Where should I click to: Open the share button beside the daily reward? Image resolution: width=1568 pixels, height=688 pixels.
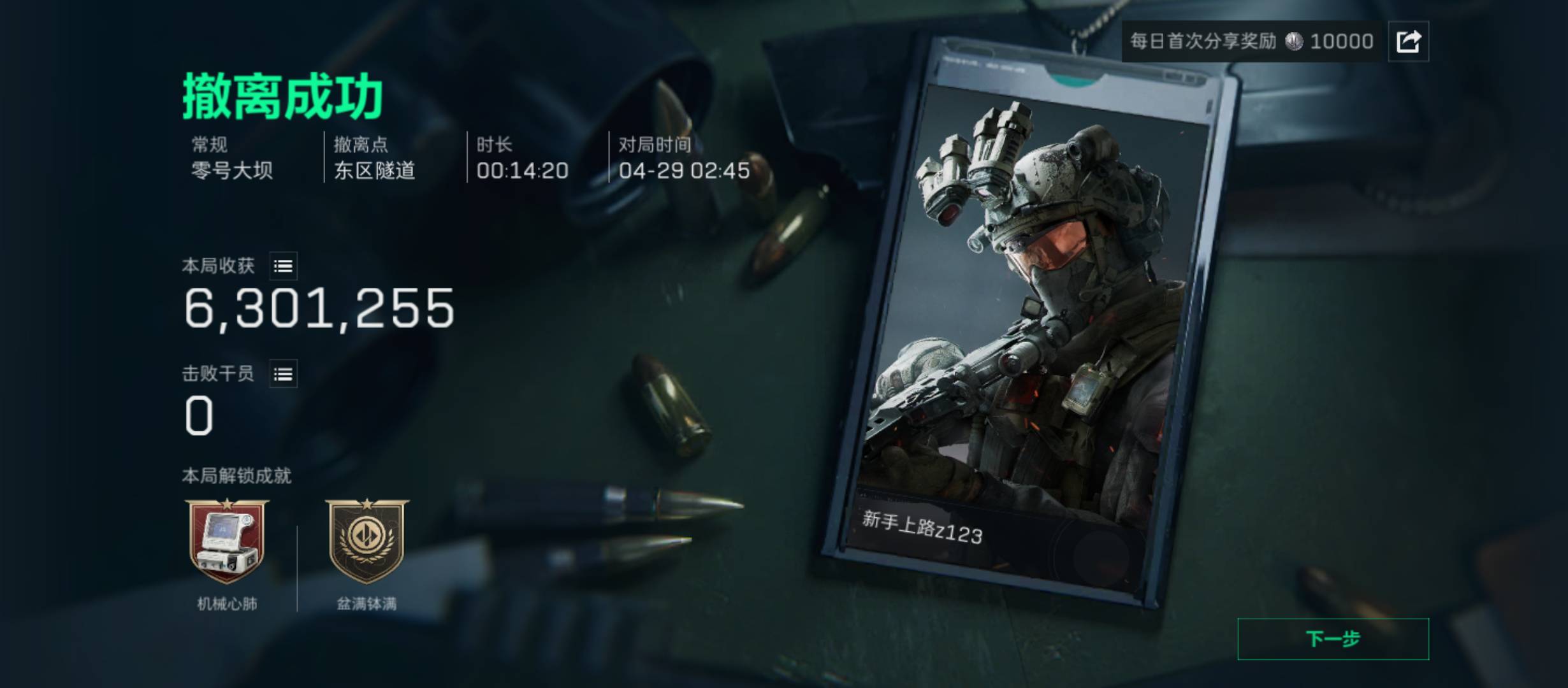tap(1408, 41)
